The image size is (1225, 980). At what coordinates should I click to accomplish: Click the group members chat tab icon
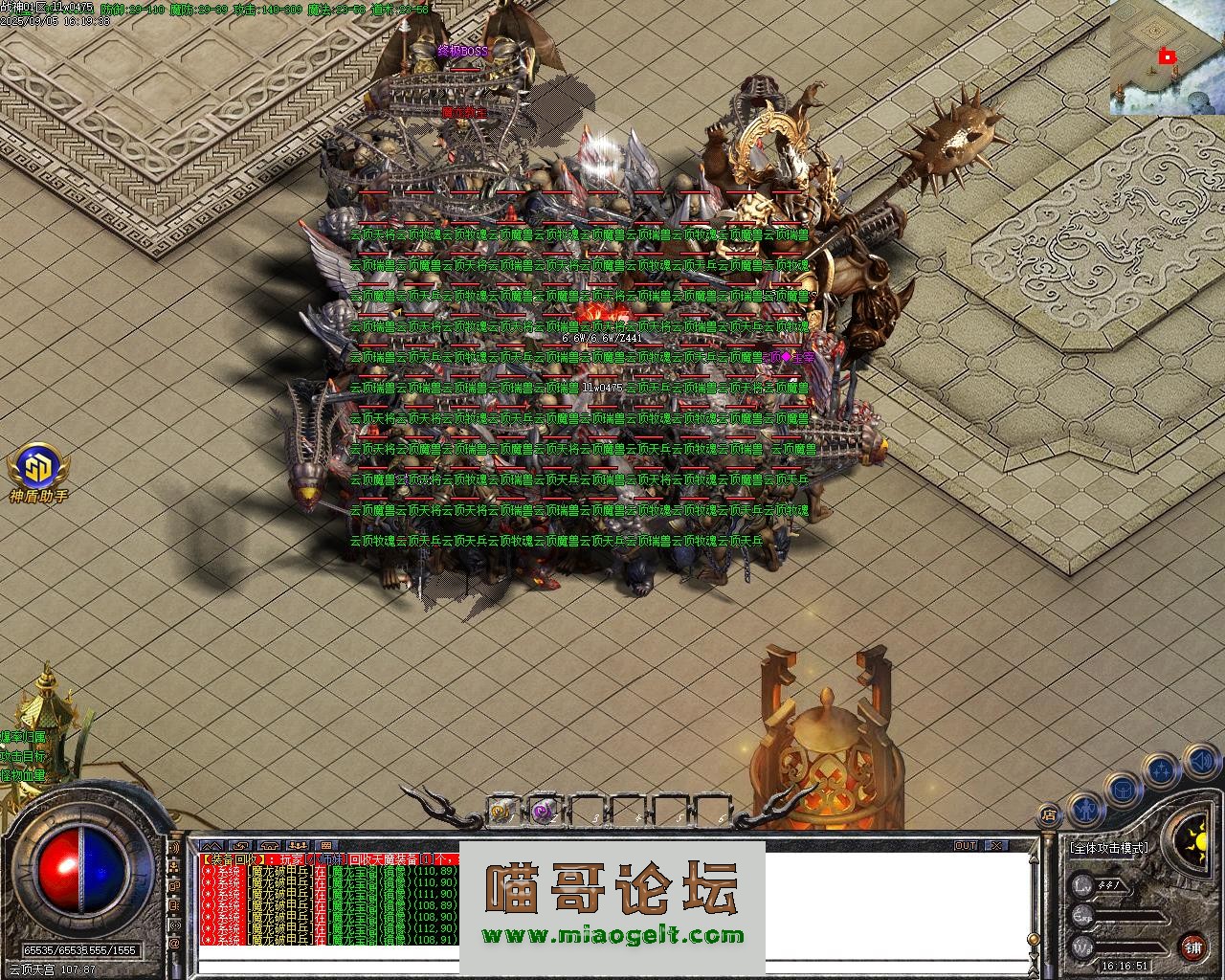[x=299, y=846]
